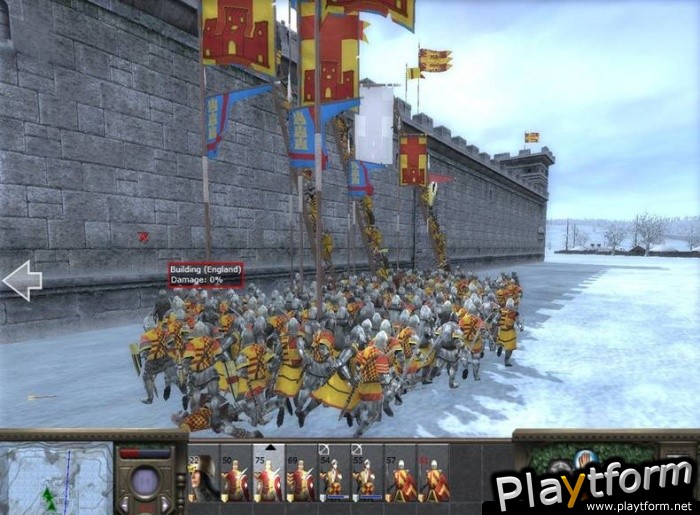Pick the archer unit card showing 54
This screenshot has height=515, width=700.
[x=334, y=477]
